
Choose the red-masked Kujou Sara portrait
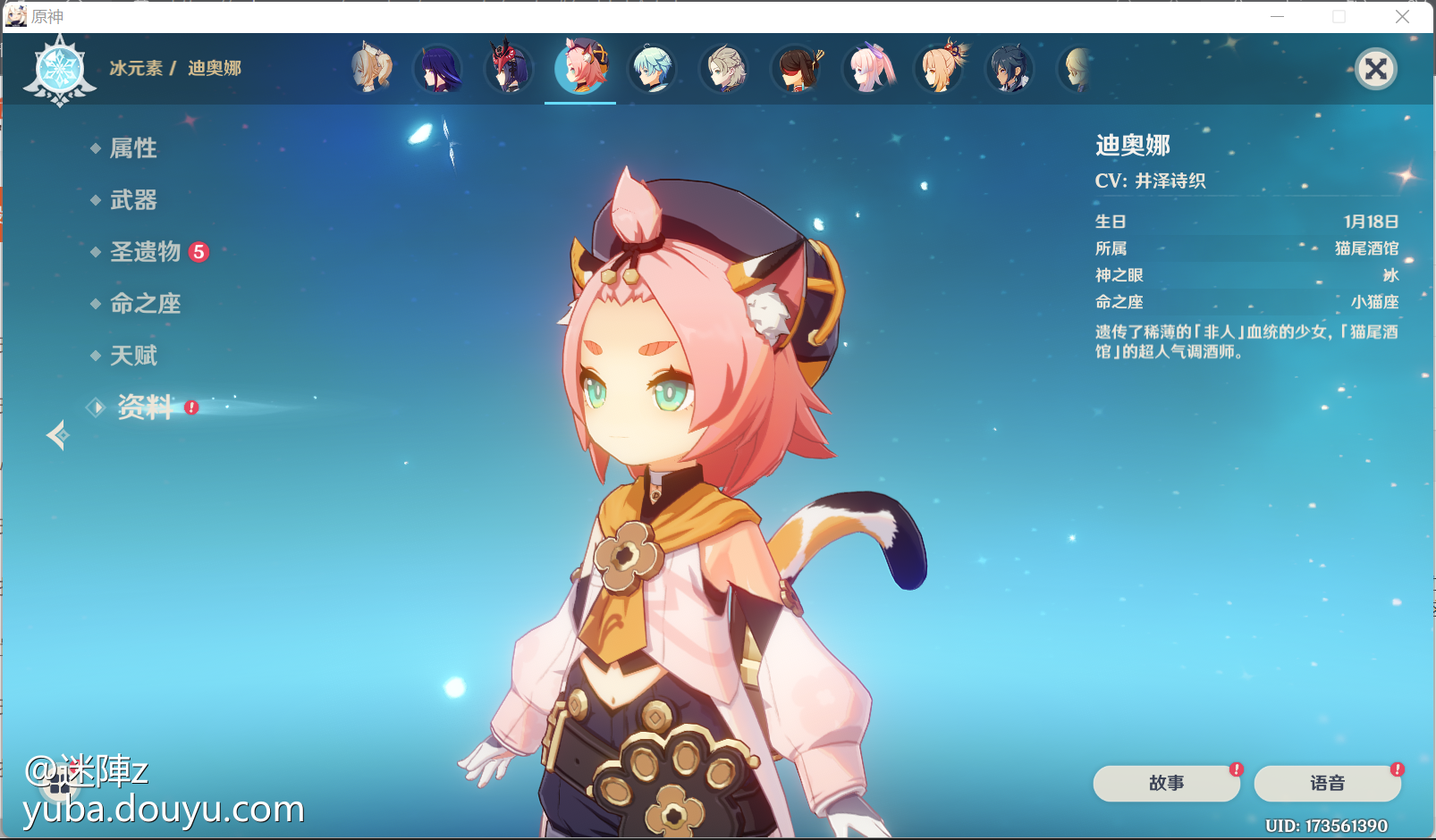click(x=509, y=69)
